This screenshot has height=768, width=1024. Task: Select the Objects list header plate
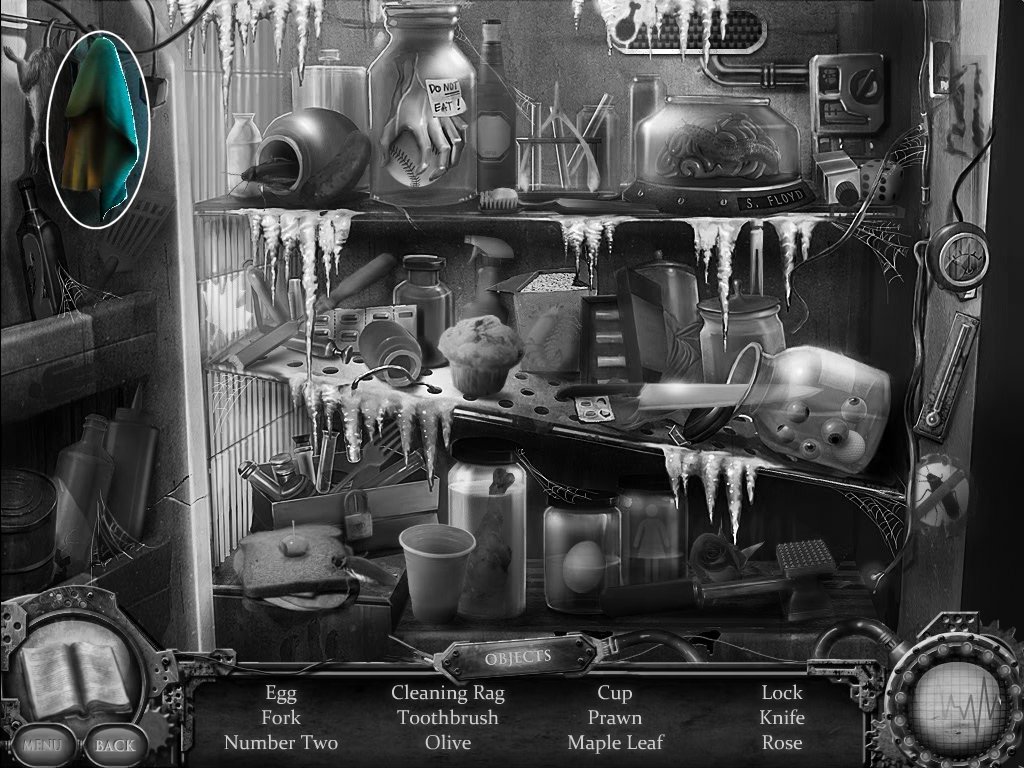(x=517, y=657)
